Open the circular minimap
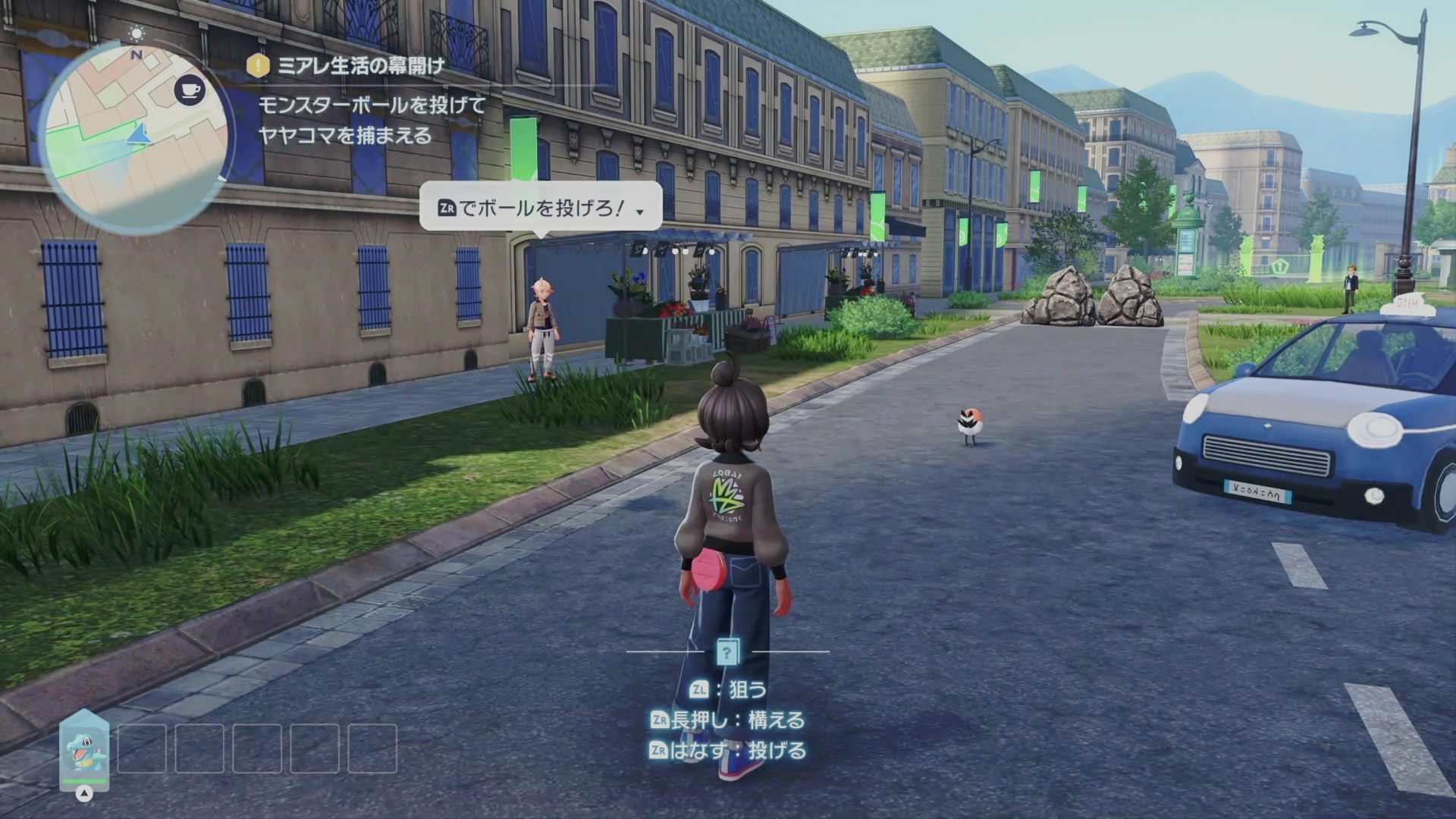 pos(135,138)
